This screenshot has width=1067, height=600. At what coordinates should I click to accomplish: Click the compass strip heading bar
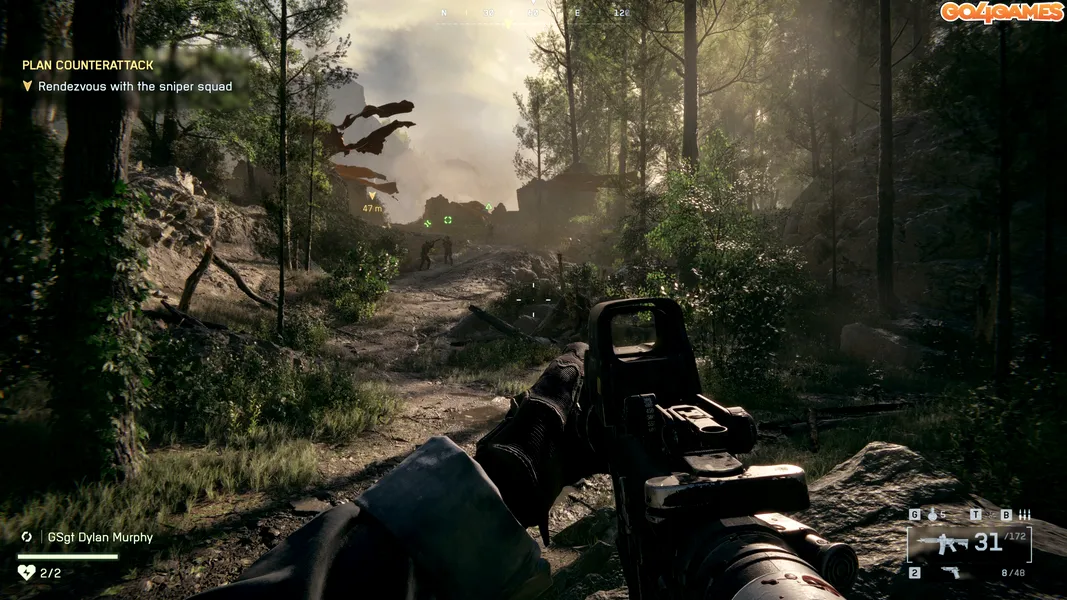click(x=537, y=14)
